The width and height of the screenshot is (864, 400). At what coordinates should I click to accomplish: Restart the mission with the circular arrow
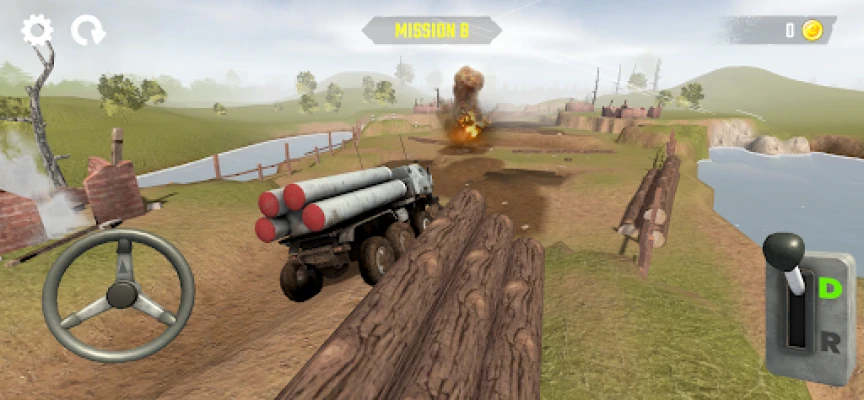point(87,31)
